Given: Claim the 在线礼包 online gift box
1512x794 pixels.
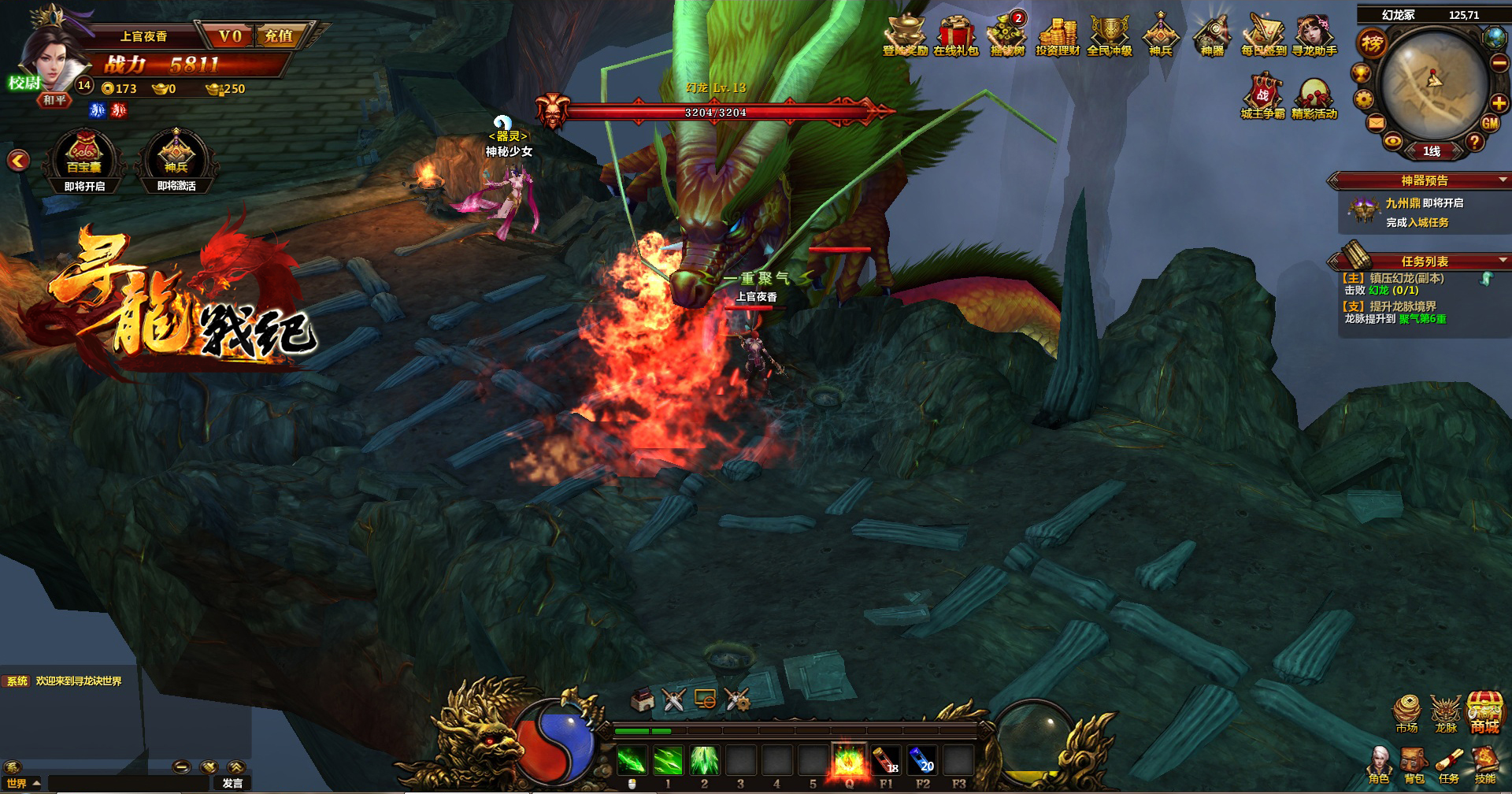Looking at the screenshot, I should click(955, 35).
